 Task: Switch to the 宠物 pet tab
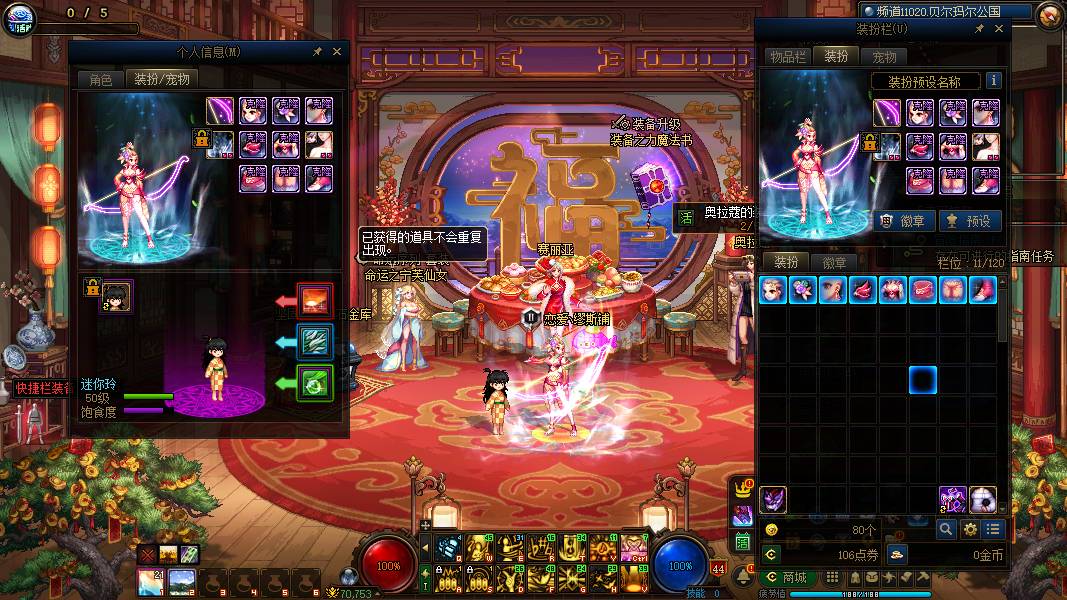click(x=884, y=57)
